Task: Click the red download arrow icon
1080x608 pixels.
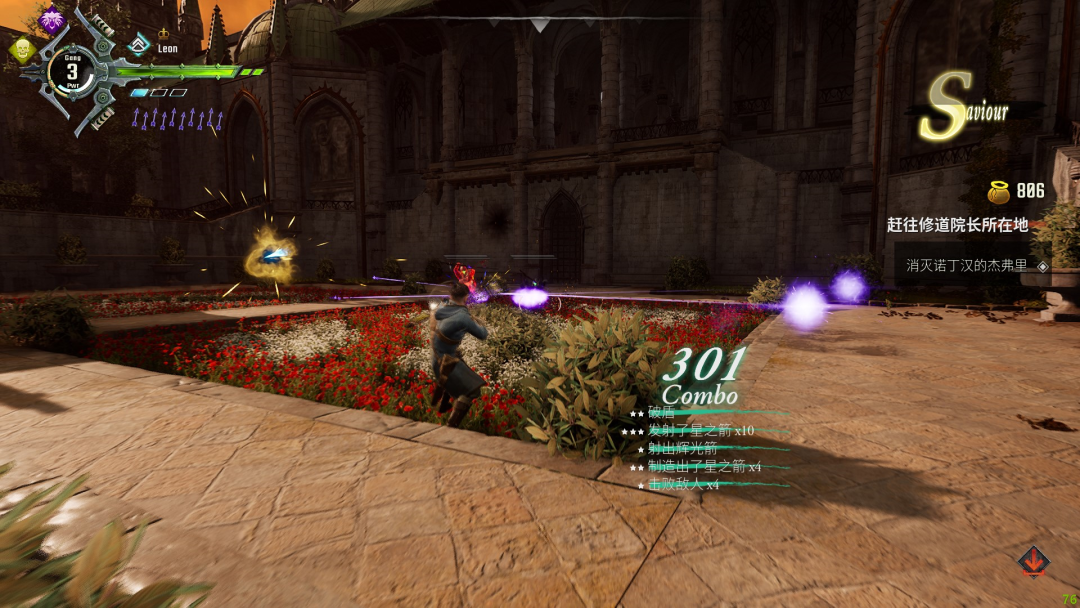Action: coord(1033,561)
